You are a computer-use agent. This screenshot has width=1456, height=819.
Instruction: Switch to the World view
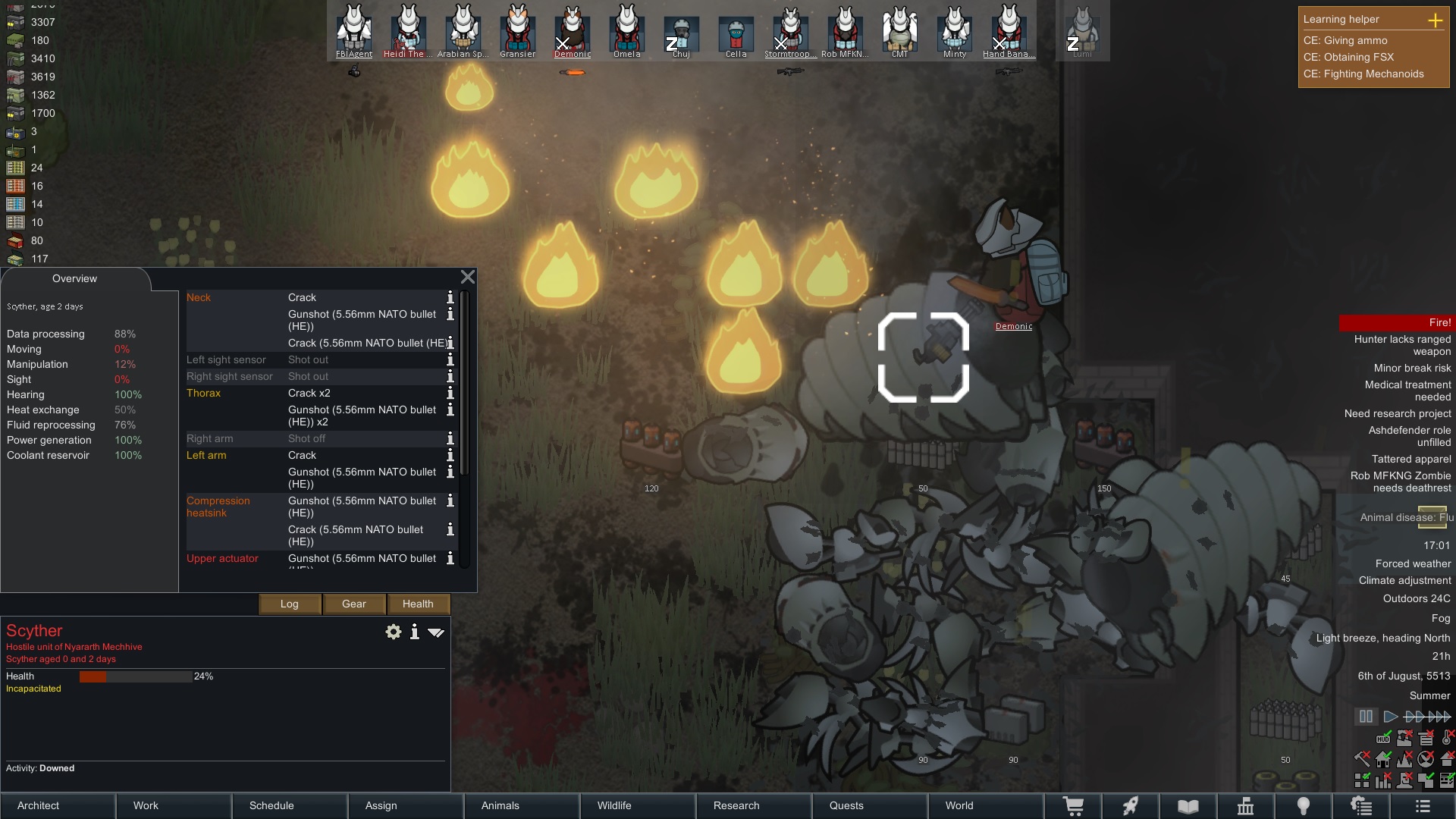986,805
